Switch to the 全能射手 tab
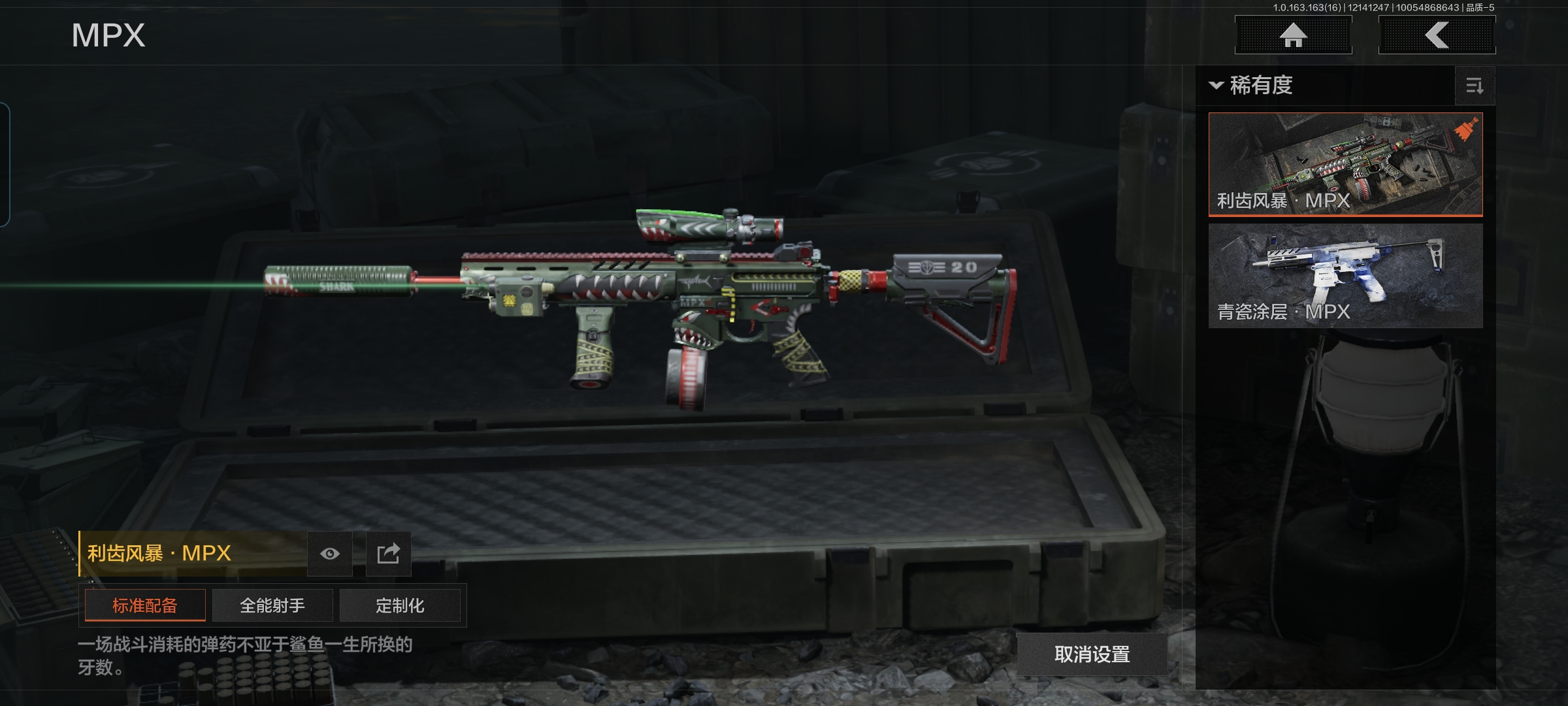 [272, 605]
